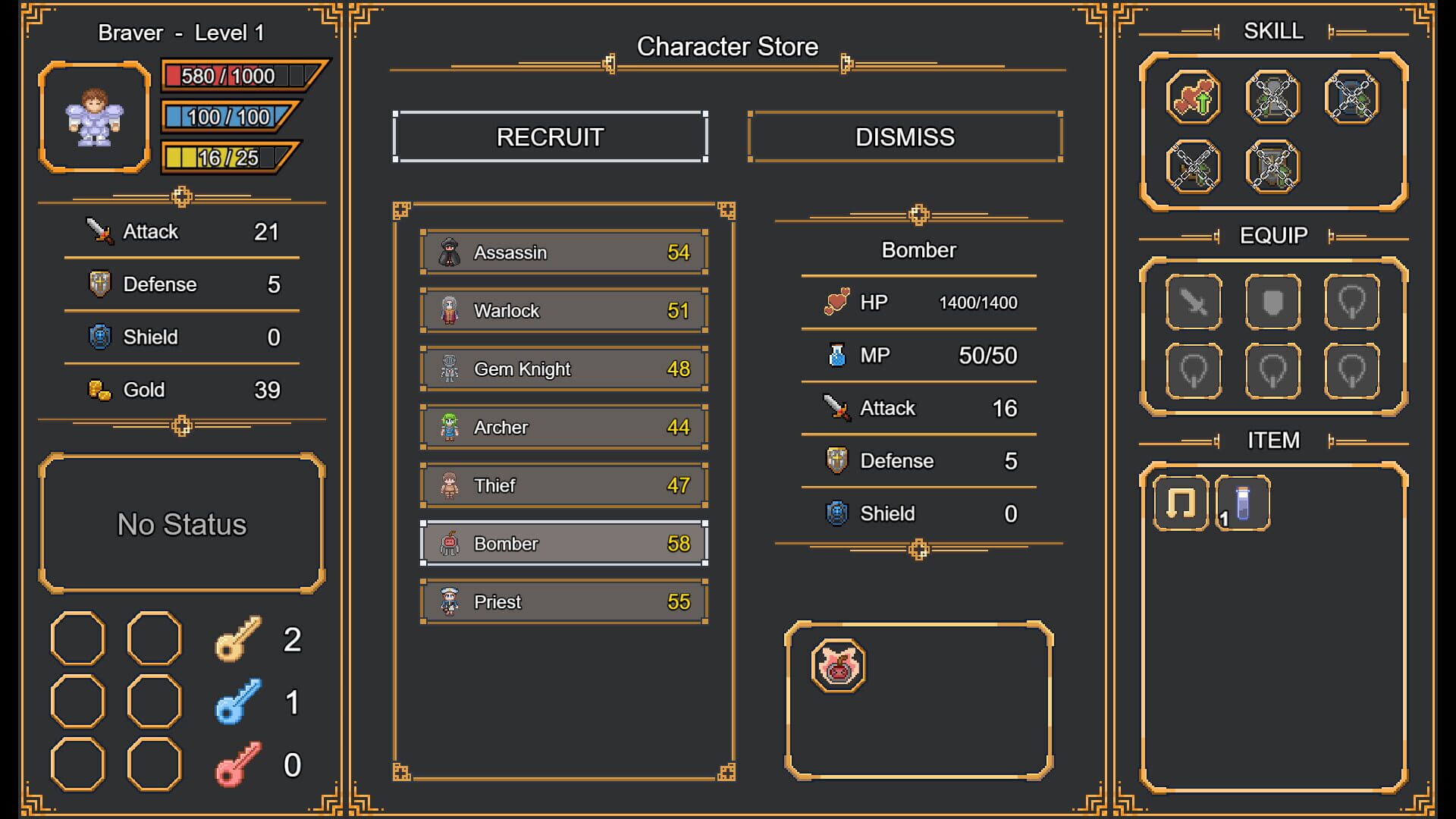Switch to the RECRUIT tab
This screenshot has height=819, width=1456.
pyautogui.click(x=551, y=137)
